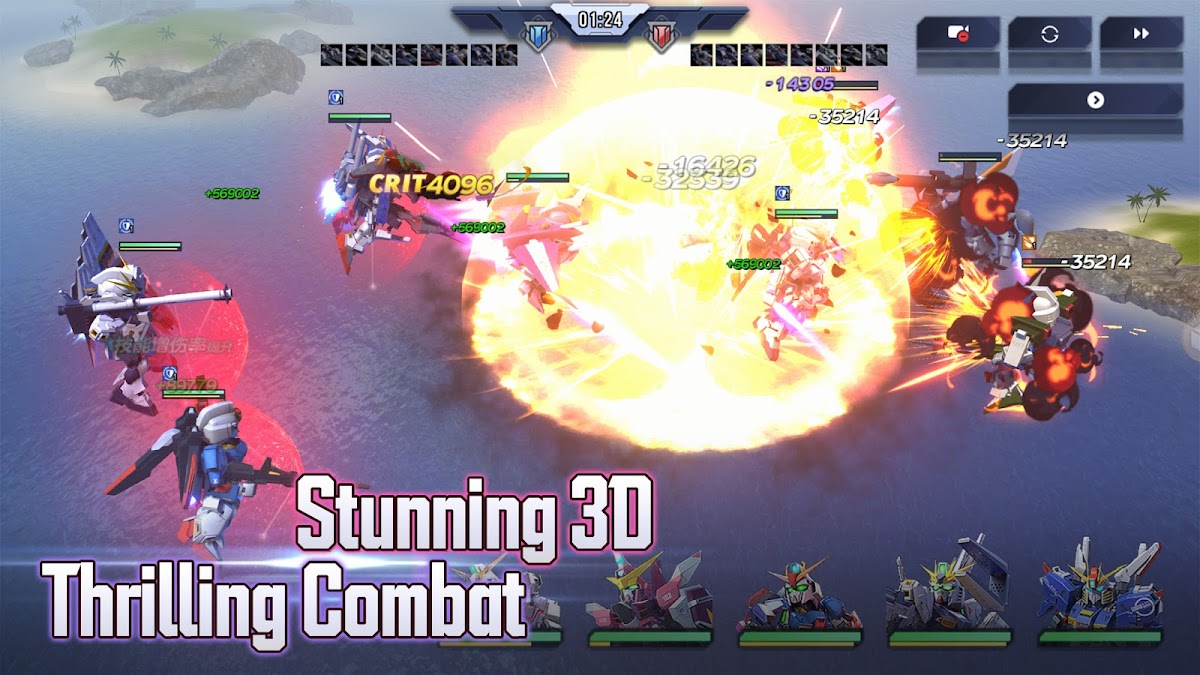Toggle the camera recording button
The height and width of the screenshot is (675, 1200).
(x=957, y=34)
